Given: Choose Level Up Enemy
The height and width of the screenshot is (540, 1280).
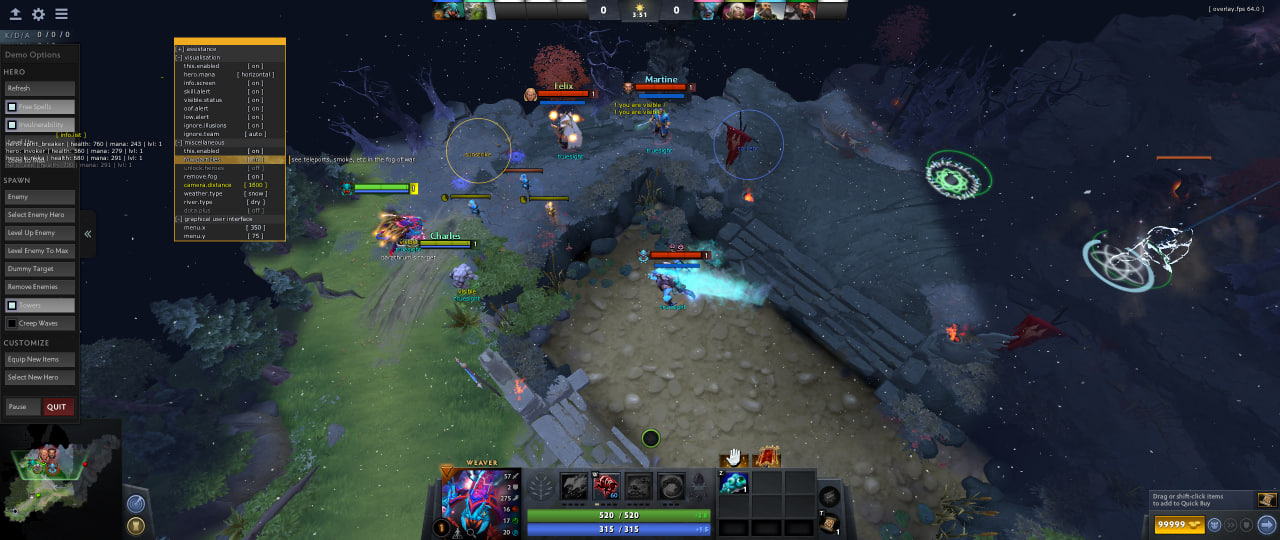Looking at the screenshot, I should click(x=40, y=233).
